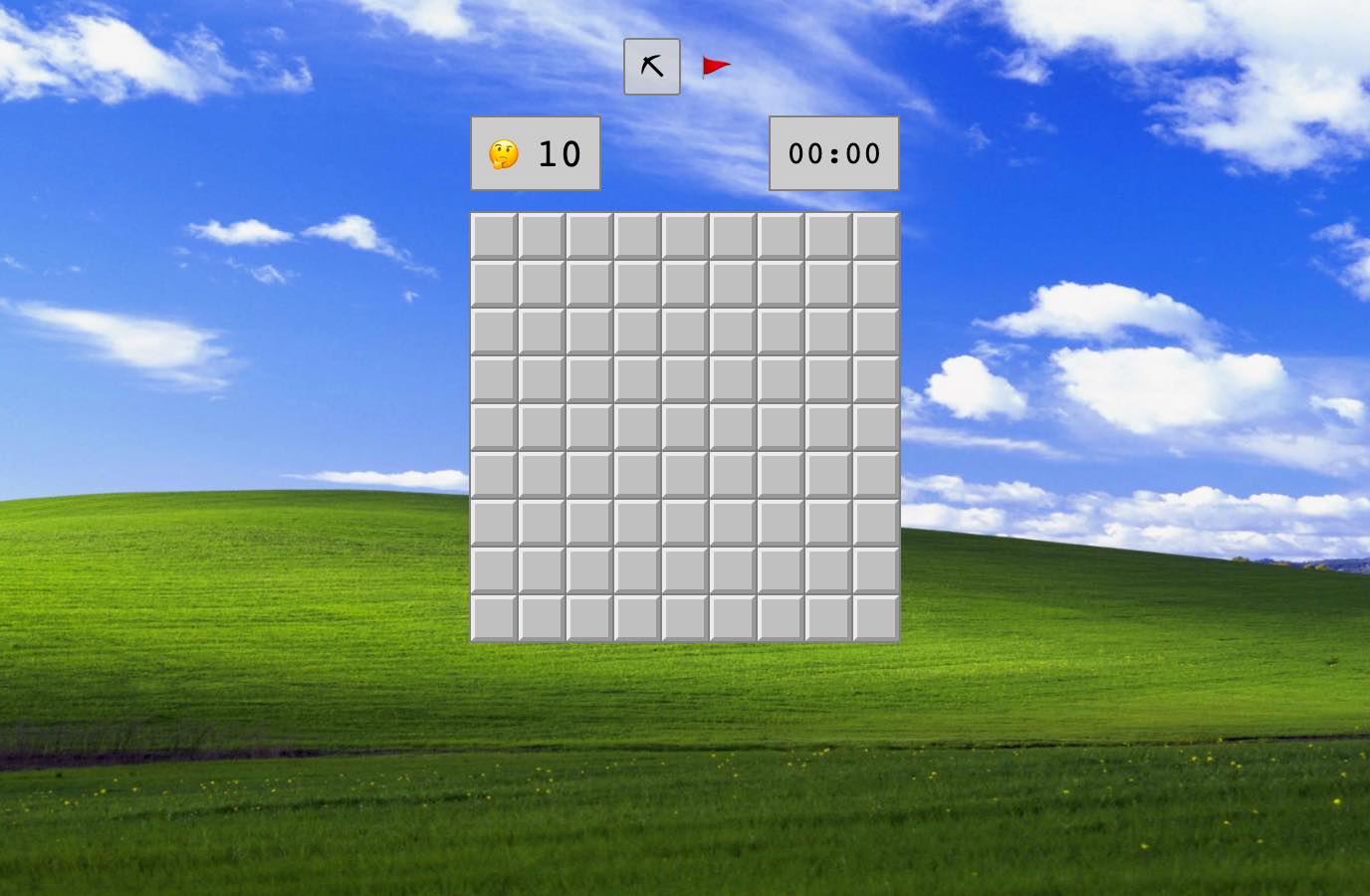The width and height of the screenshot is (1370, 896).
Task: Click the counter panel to restart the game
Action: coord(535,154)
